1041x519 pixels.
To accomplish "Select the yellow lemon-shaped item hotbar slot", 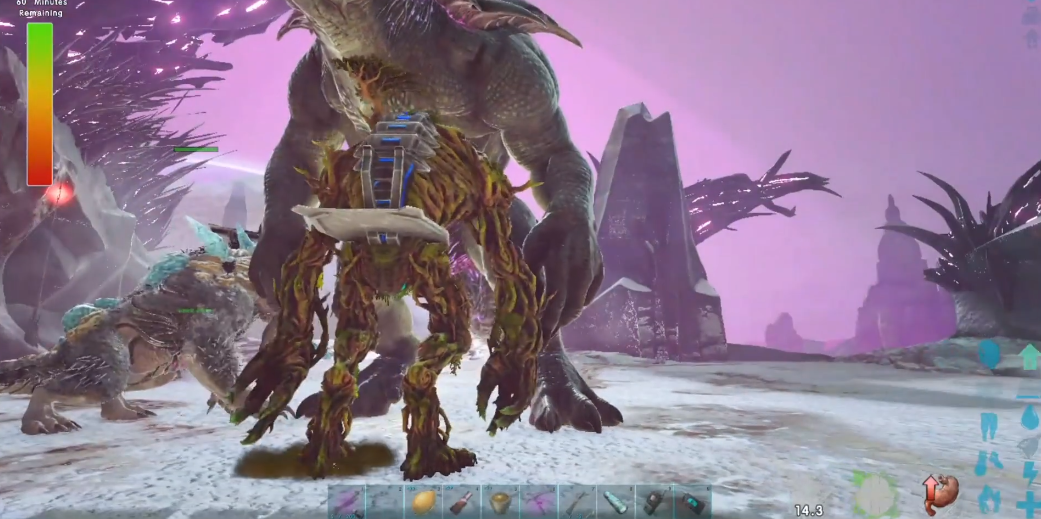I will [x=424, y=502].
